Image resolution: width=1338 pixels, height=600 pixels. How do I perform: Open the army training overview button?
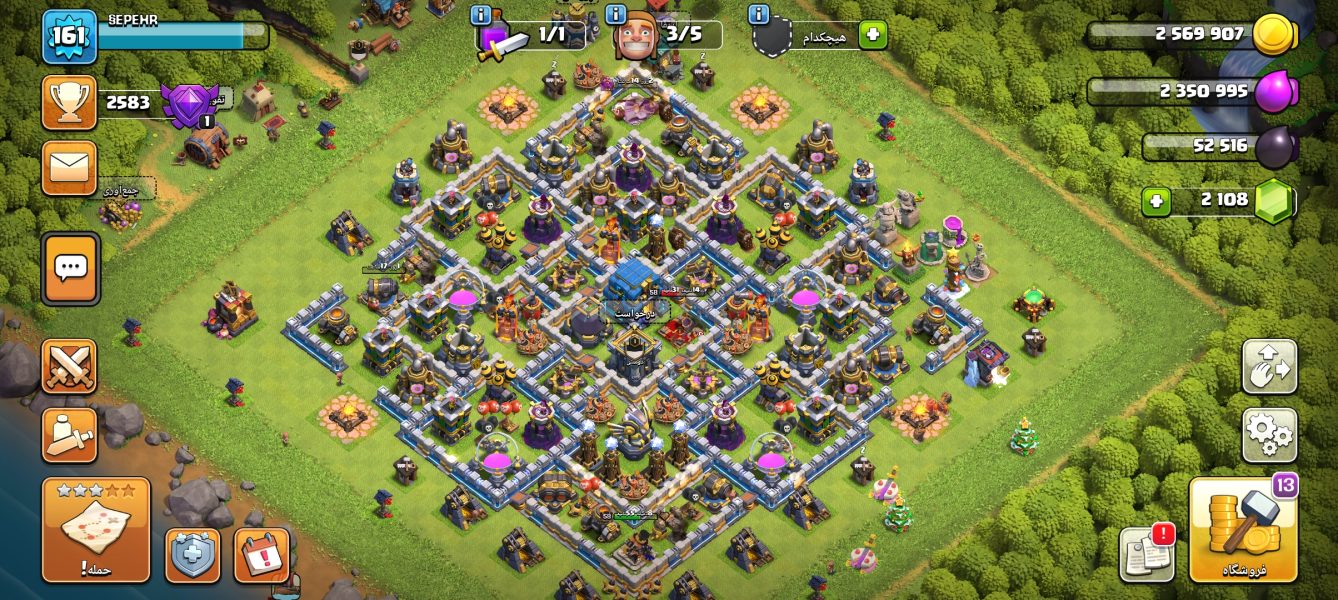click(x=69, y=435)
